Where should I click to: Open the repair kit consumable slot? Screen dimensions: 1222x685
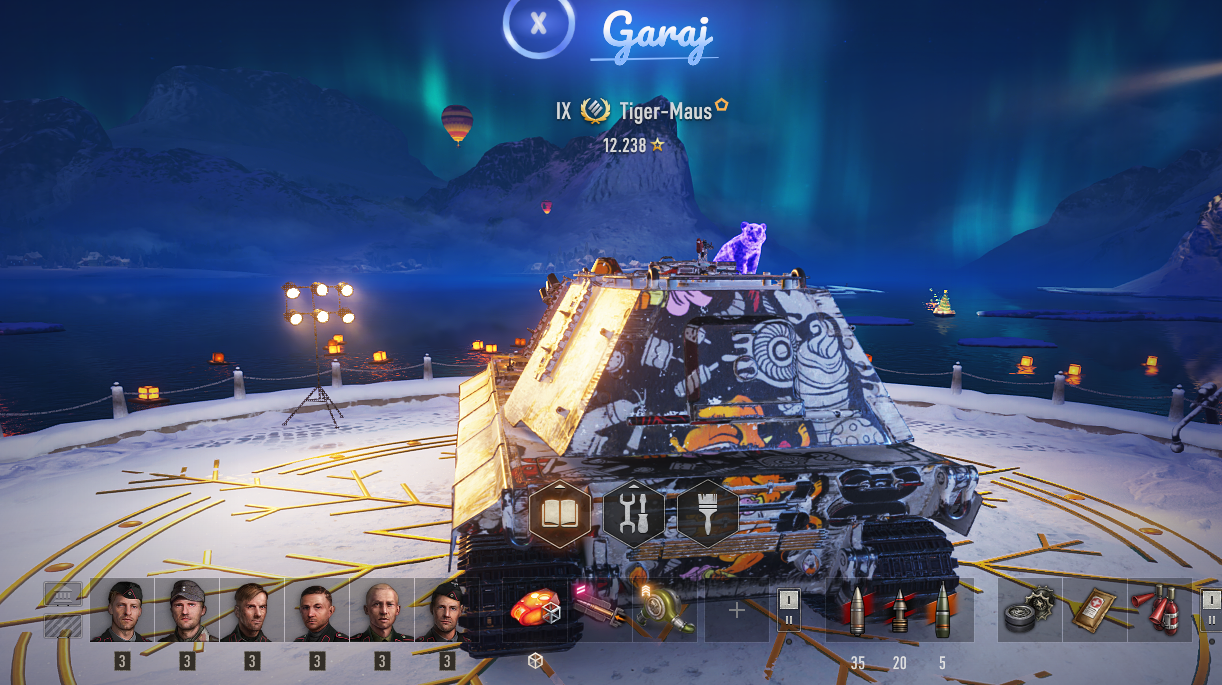[x=1030, y=610]
